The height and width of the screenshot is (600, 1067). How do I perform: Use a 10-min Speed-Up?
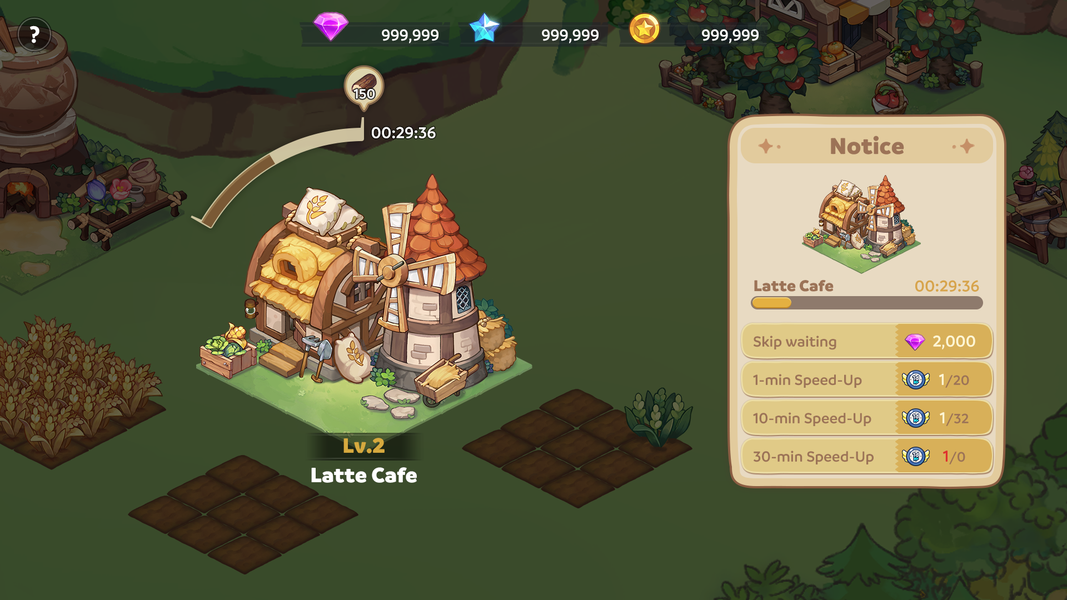(866, 418)
